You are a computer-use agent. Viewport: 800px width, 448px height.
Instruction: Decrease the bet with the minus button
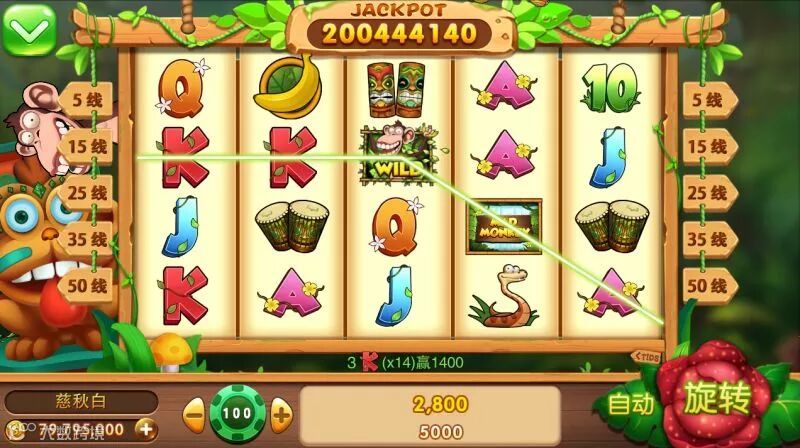pos(194,412)
